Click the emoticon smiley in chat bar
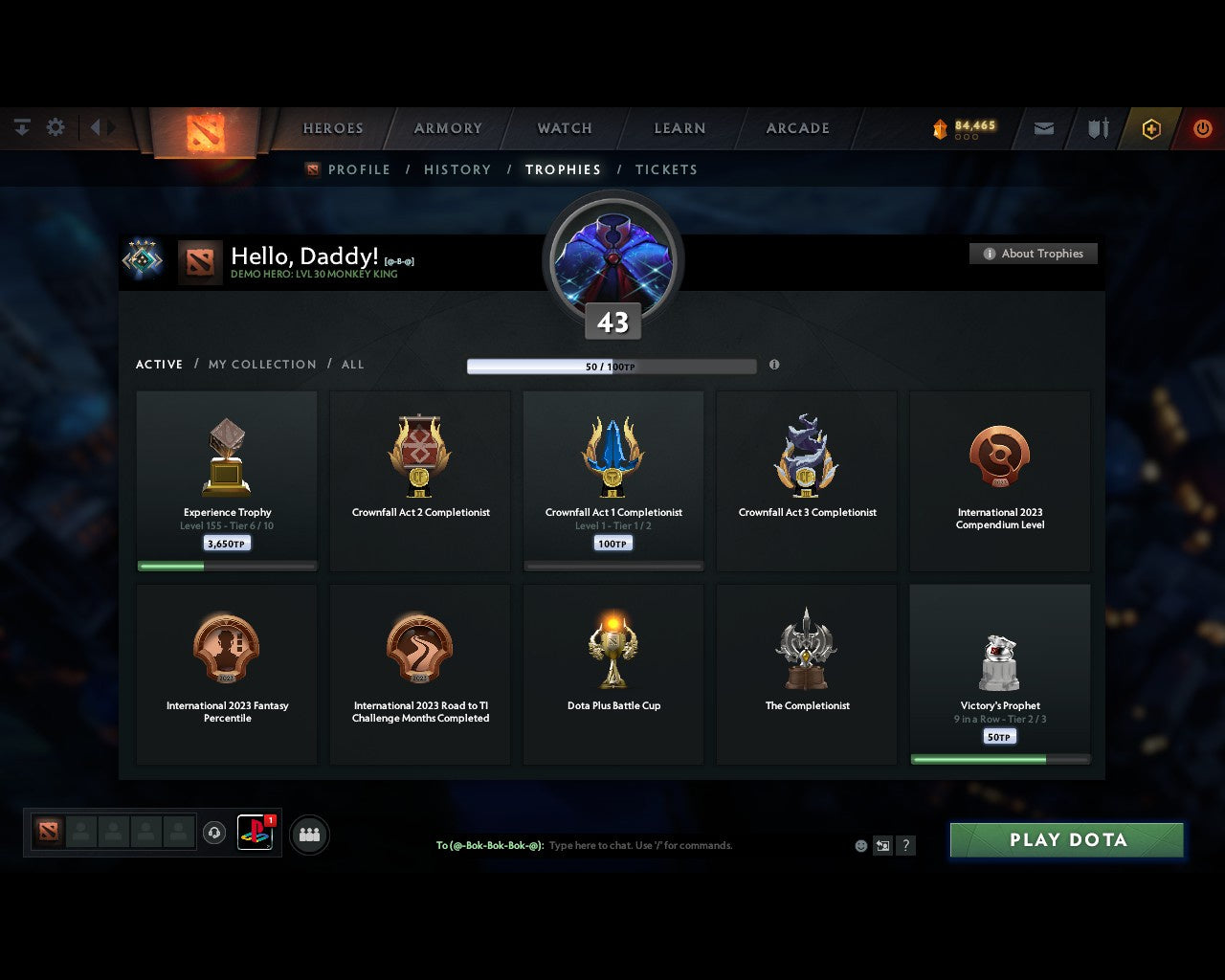Image resolution: width=1225 pixels, height=980 pixels. 860,846
